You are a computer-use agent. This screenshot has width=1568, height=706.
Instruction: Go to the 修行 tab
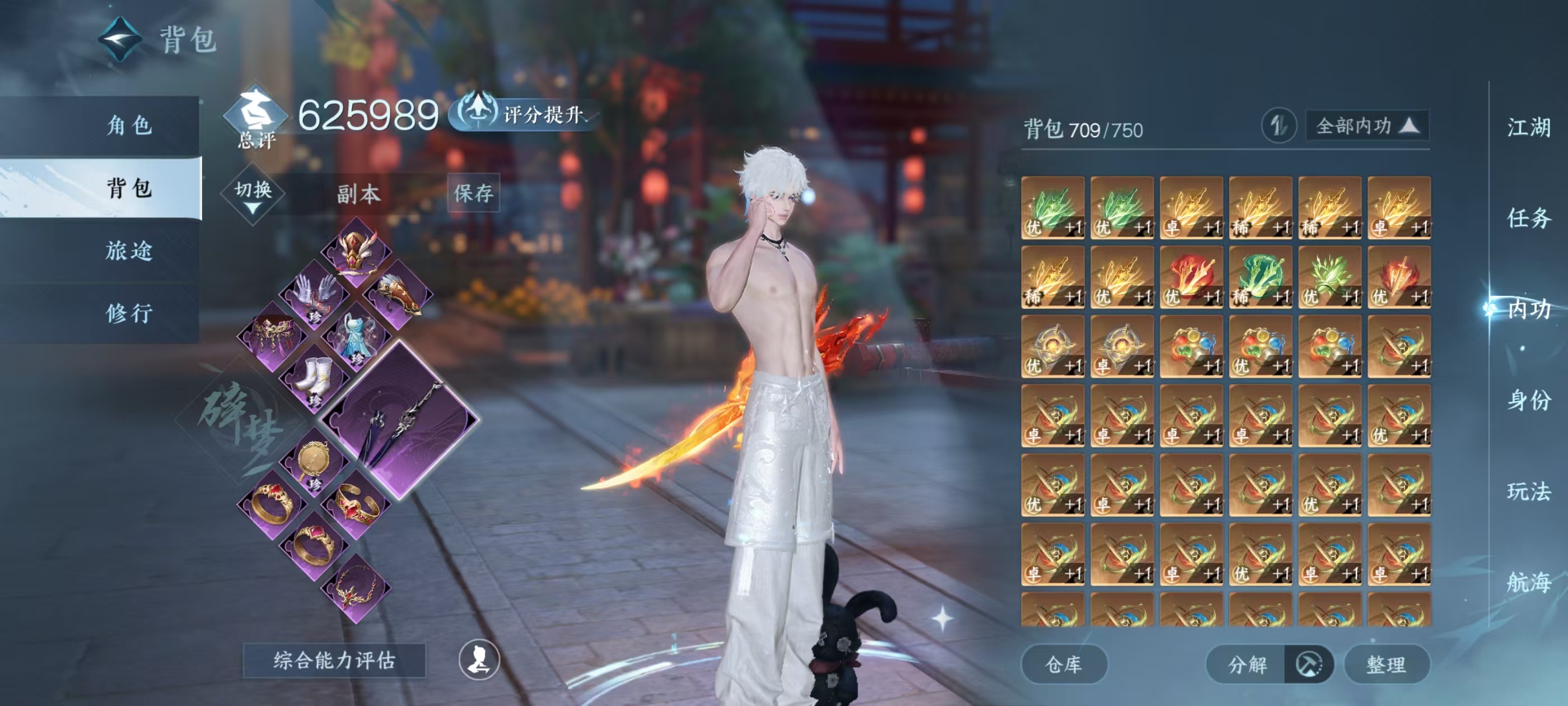pyautogui.click(x=128, y=313)
